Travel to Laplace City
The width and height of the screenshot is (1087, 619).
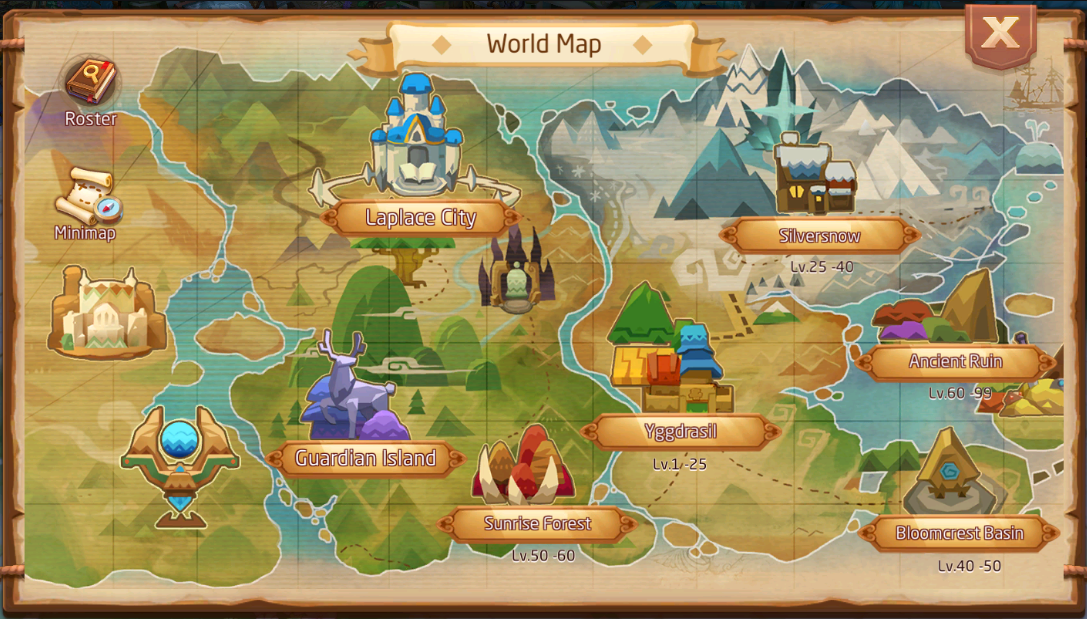[421, 218]
